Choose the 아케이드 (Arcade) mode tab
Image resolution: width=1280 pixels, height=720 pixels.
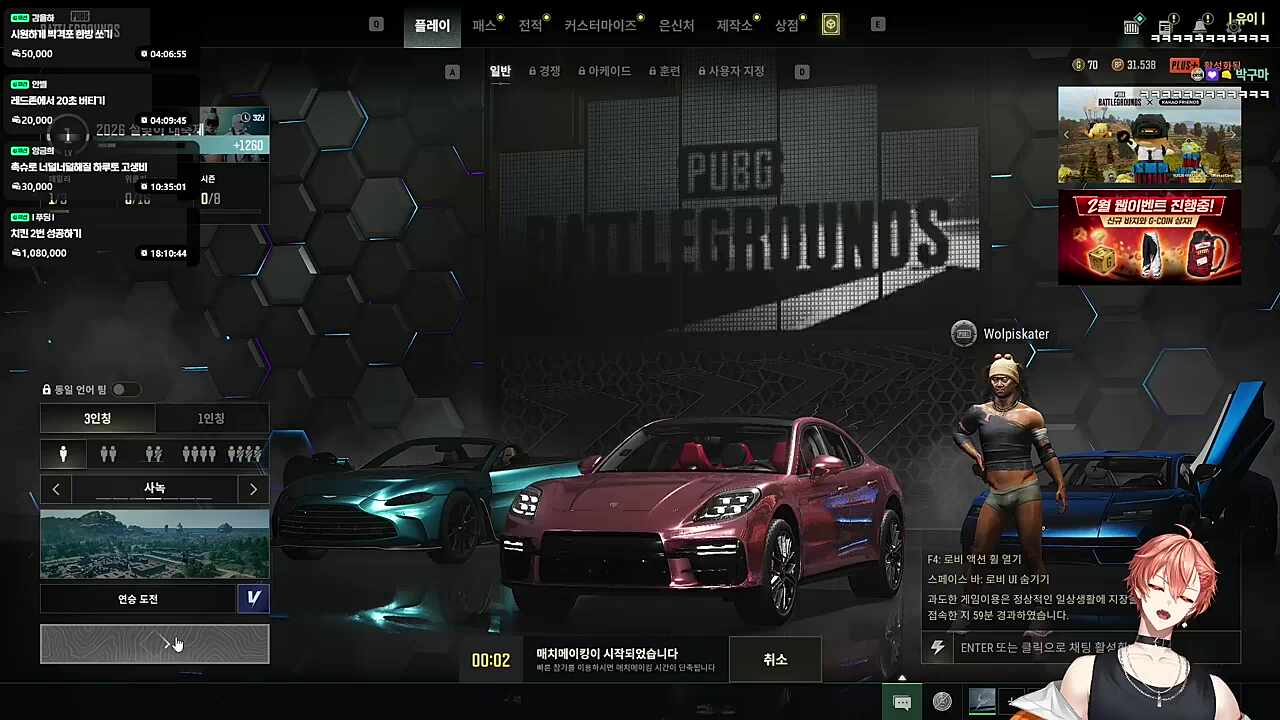[605, 71]
